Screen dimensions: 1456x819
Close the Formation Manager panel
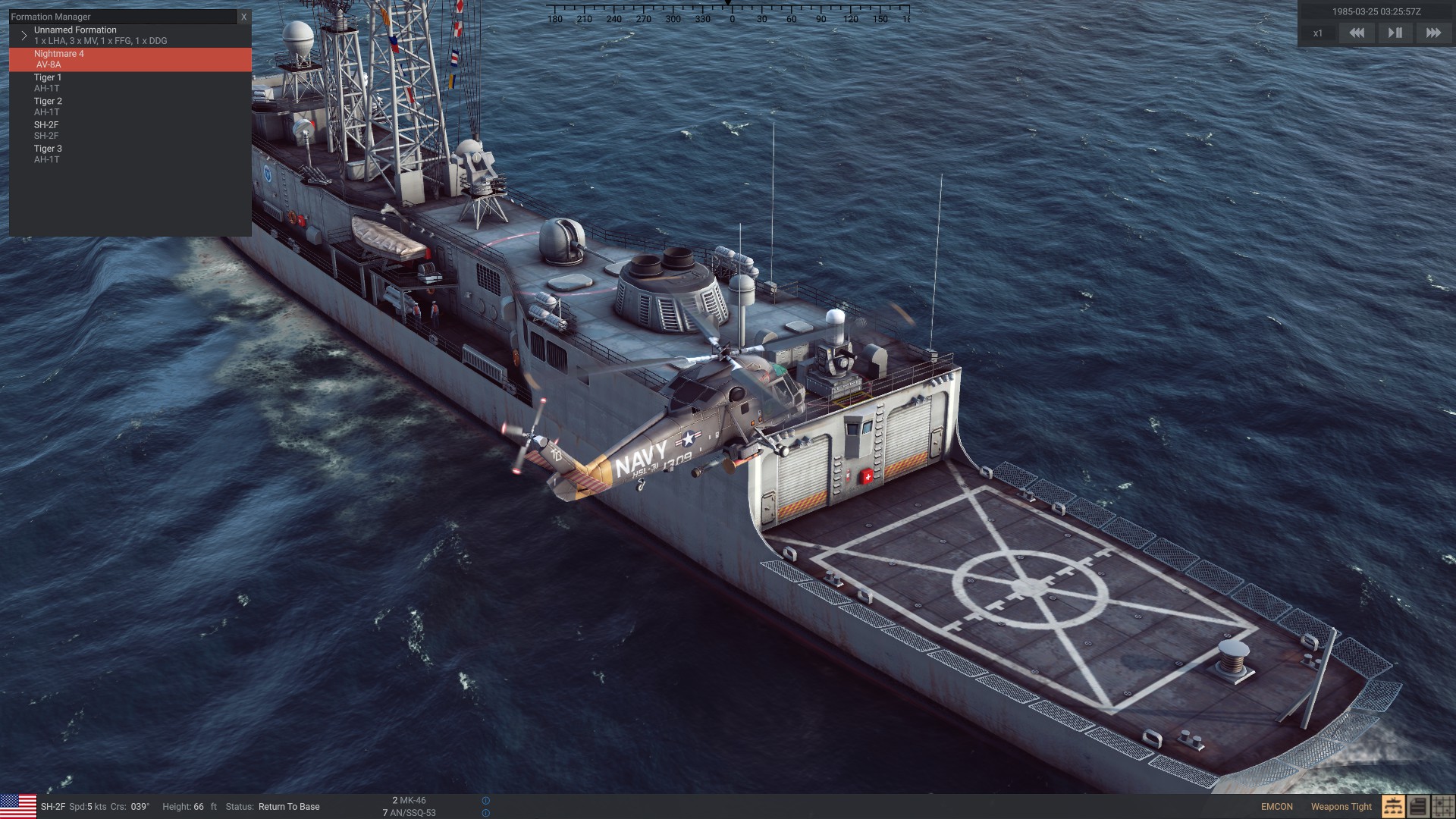tap(243, 17)
